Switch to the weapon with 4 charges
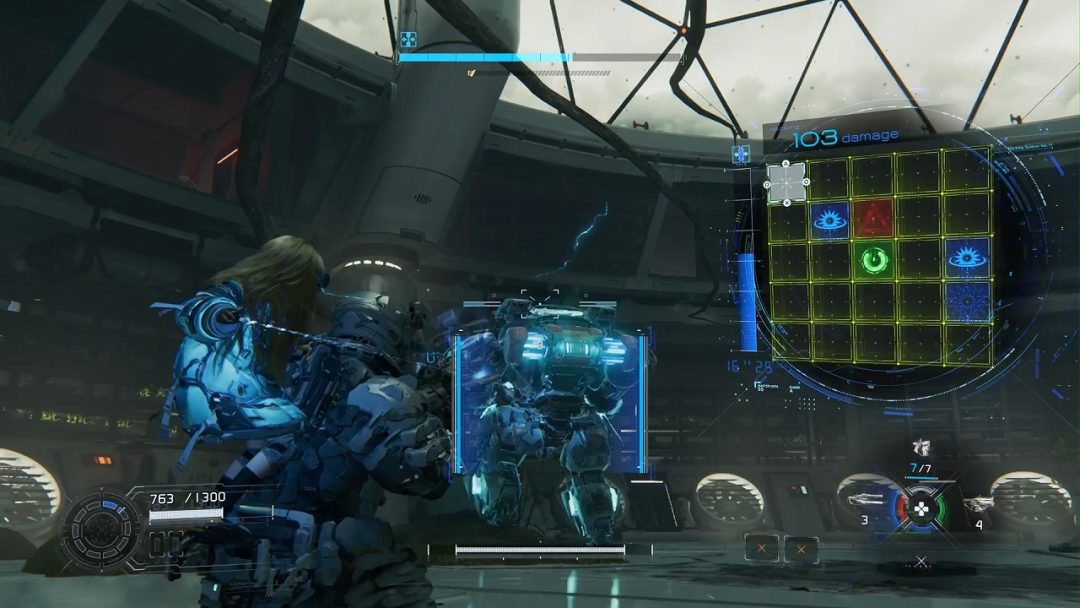The height and width of the screenshot is (608, 1080). [979, 501]
